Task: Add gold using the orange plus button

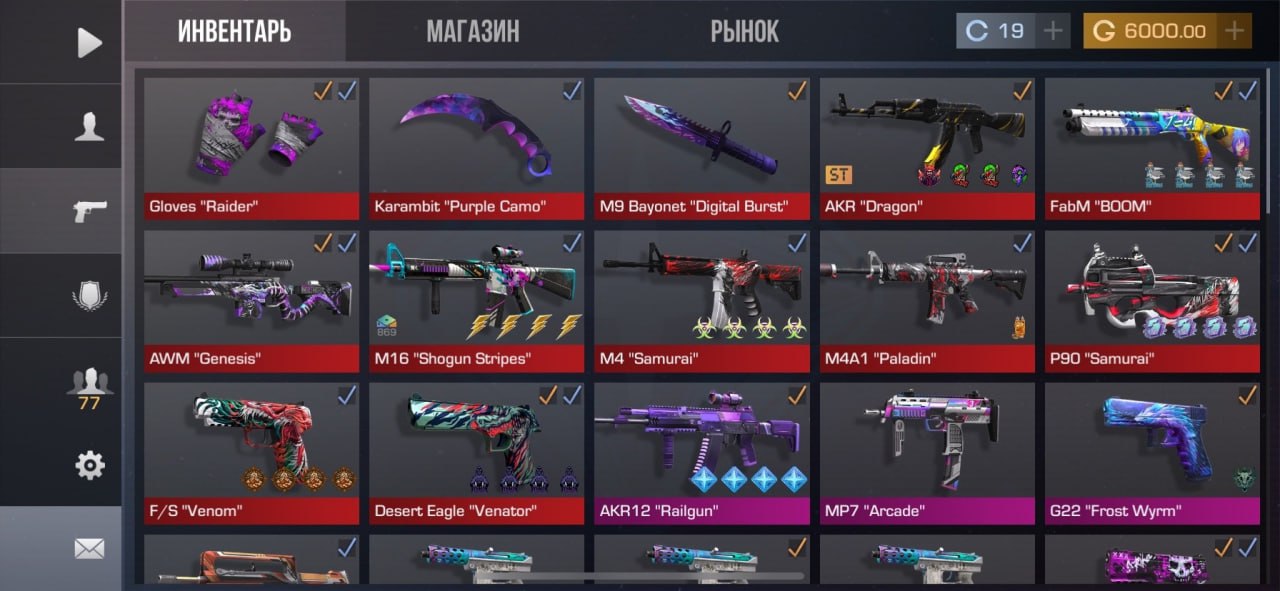Action: 1235,31
